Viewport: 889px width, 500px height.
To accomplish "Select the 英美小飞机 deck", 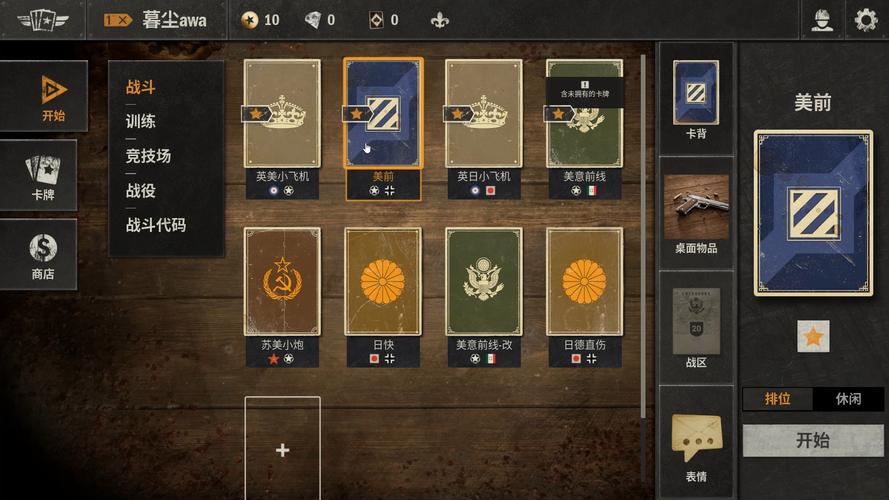I will (283, 115).
